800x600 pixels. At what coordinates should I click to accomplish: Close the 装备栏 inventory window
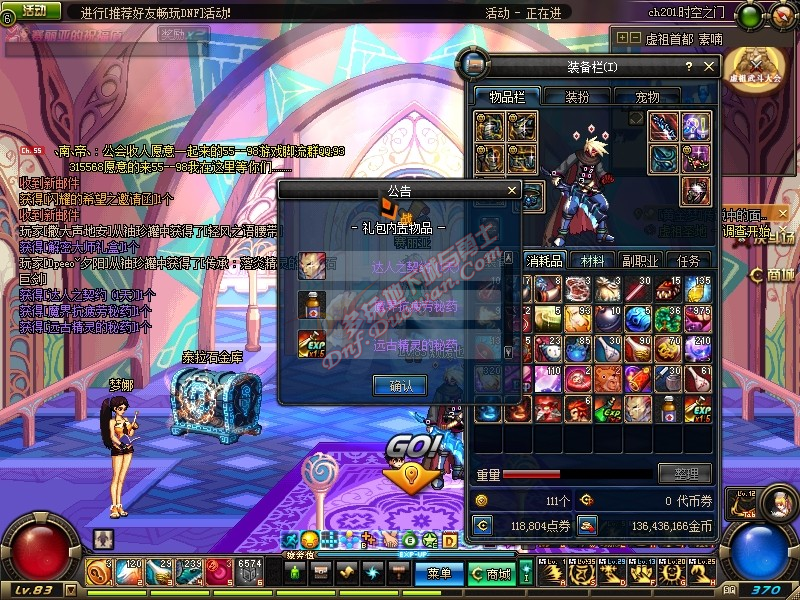click(x=710, y=67)
